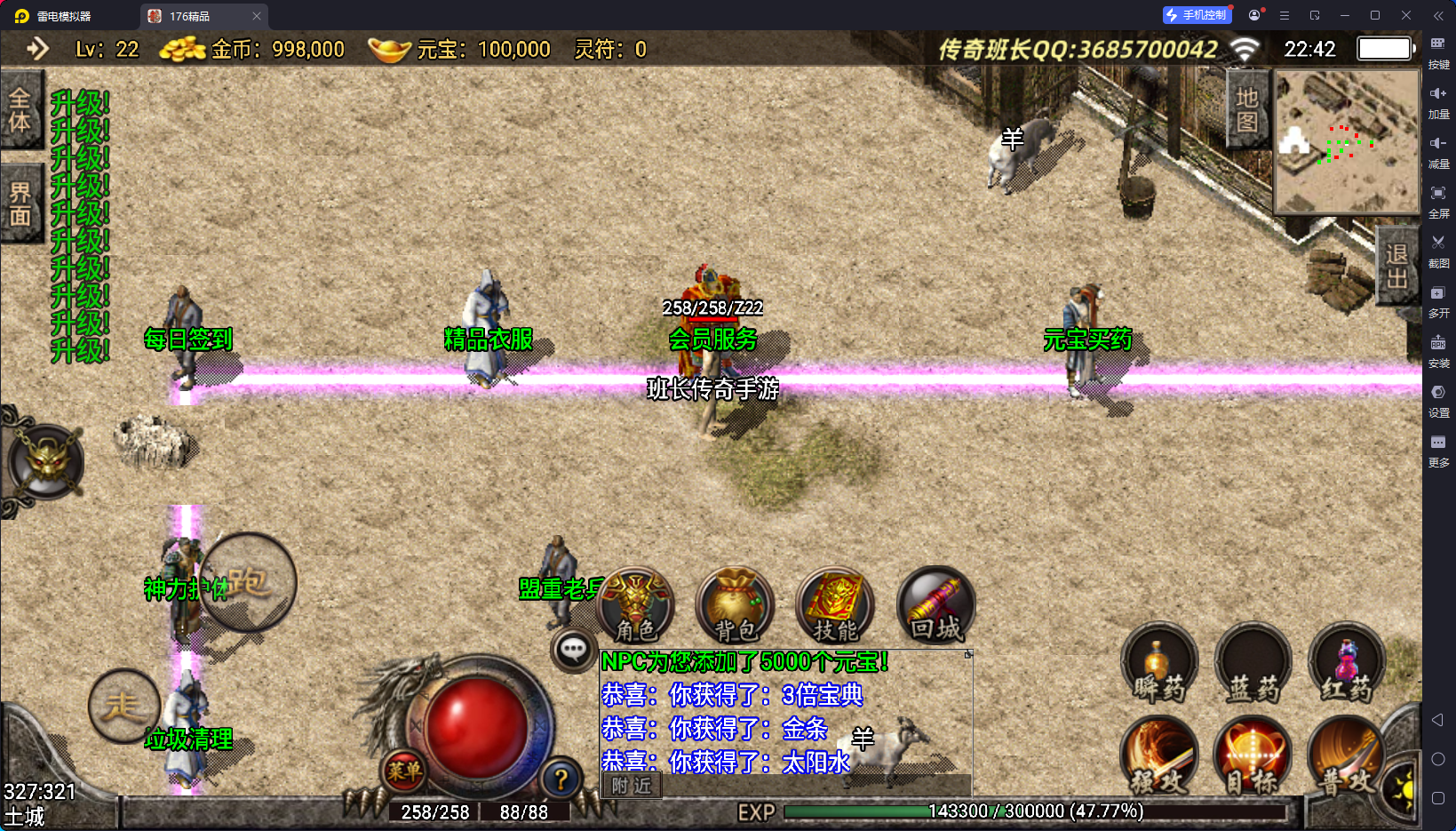Open the chat speech bubble icon
The width and height of the screenshot is (1456, 831).
click(x=573, y=651)
